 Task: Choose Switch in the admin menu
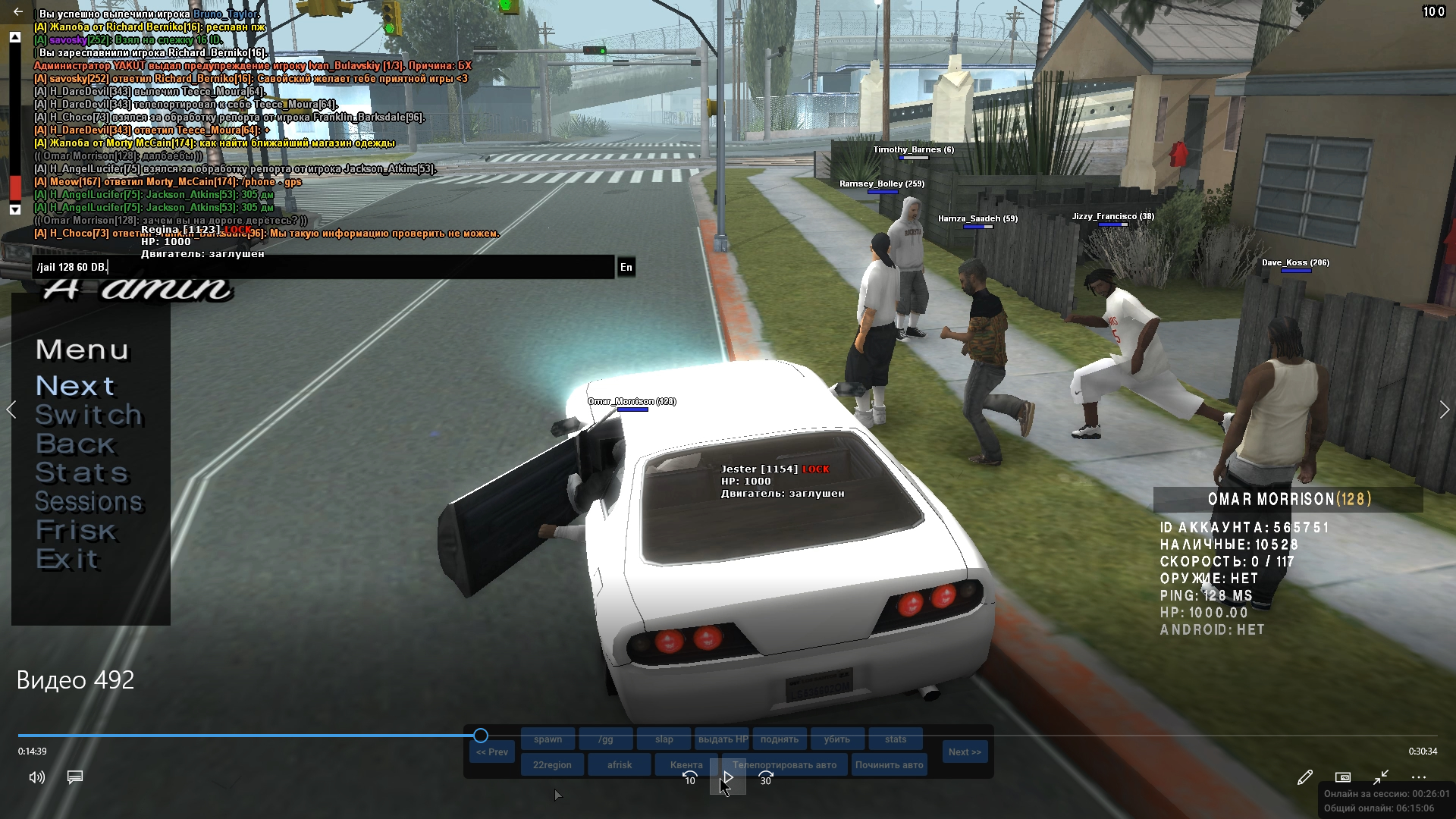click(89, 415)
